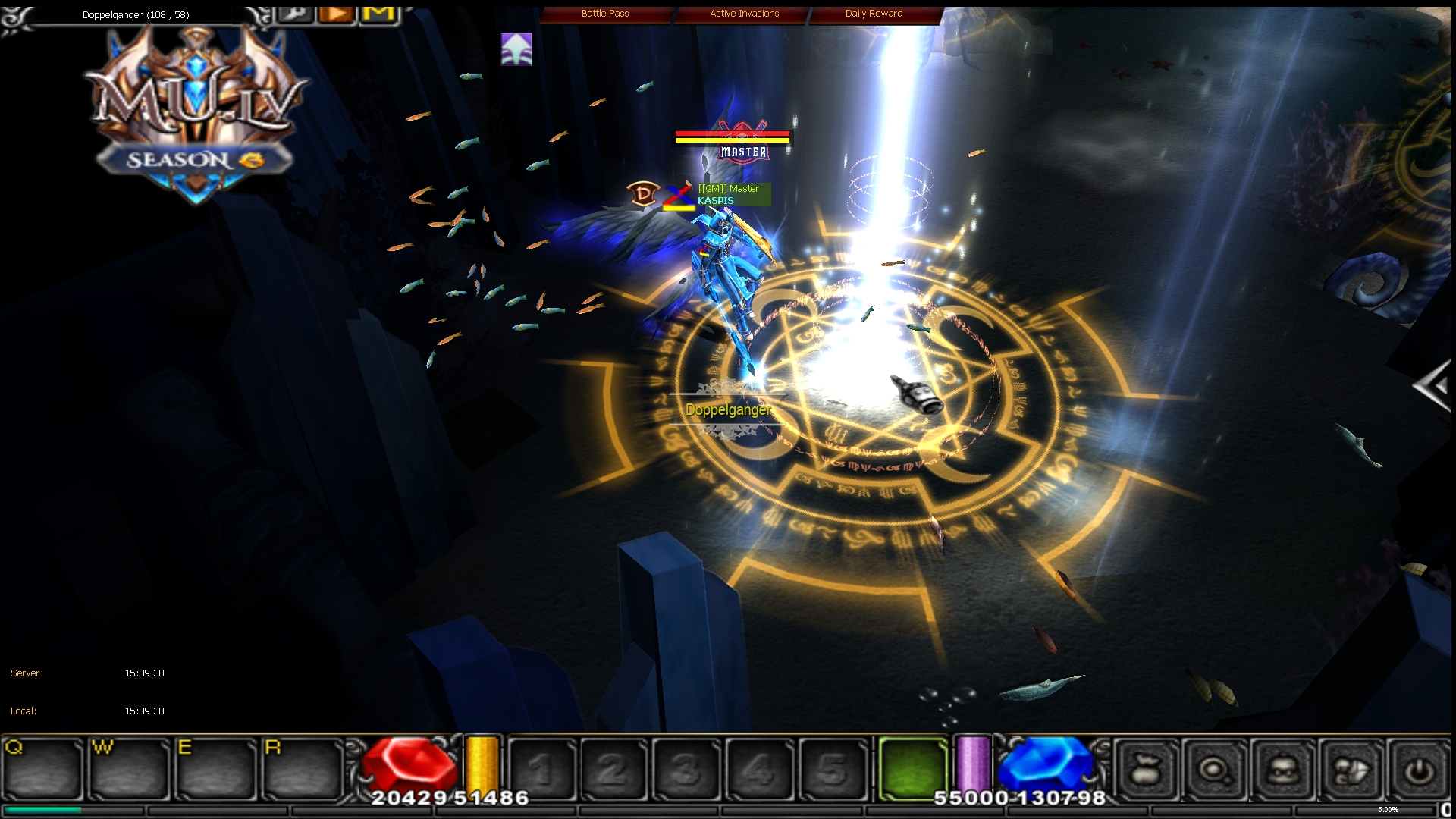Open the Battle Pass tab
The image size is (1456, 819).
(x=604, y=13)
